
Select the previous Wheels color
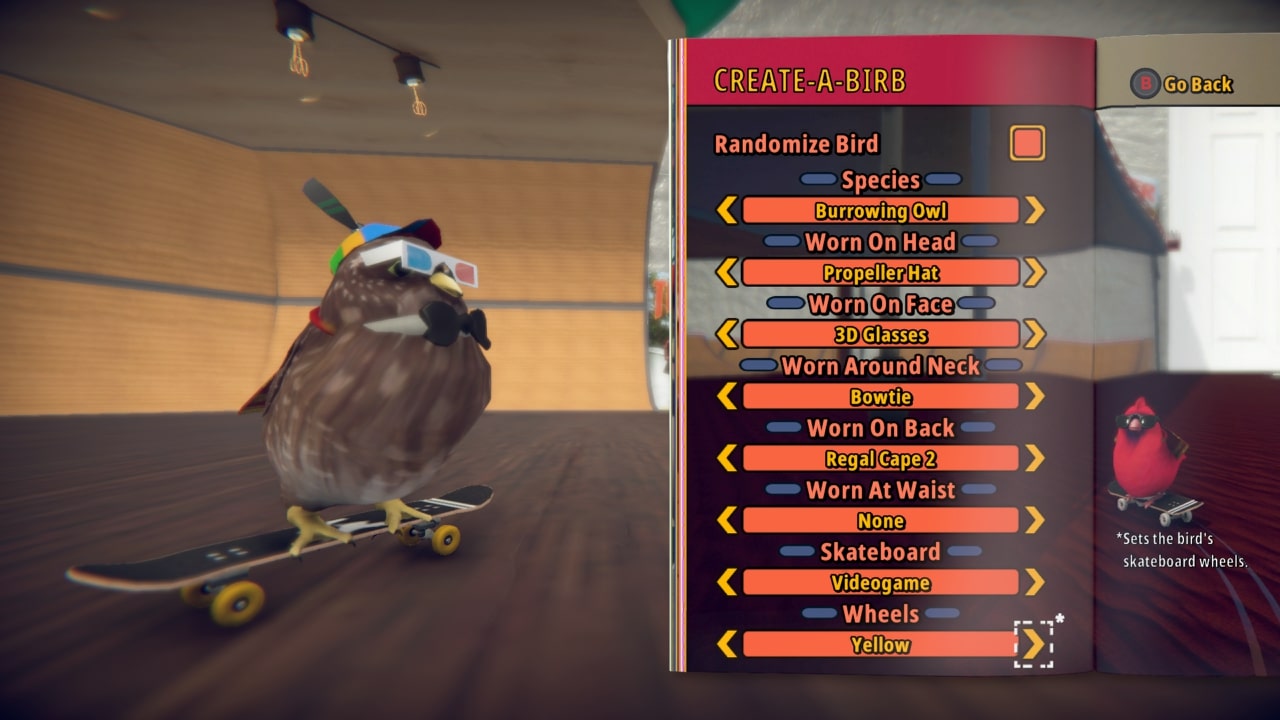point(727,644)
